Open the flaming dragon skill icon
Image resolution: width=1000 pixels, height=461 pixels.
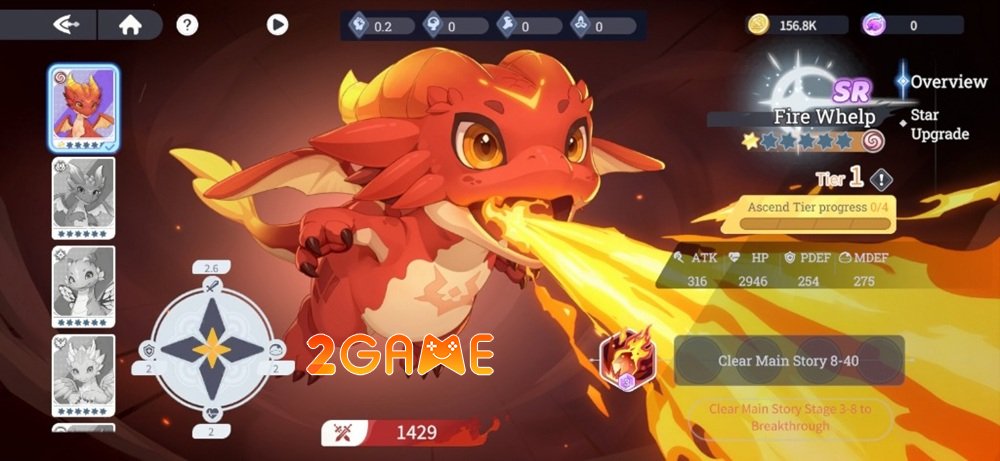click(x=628, y=360)
